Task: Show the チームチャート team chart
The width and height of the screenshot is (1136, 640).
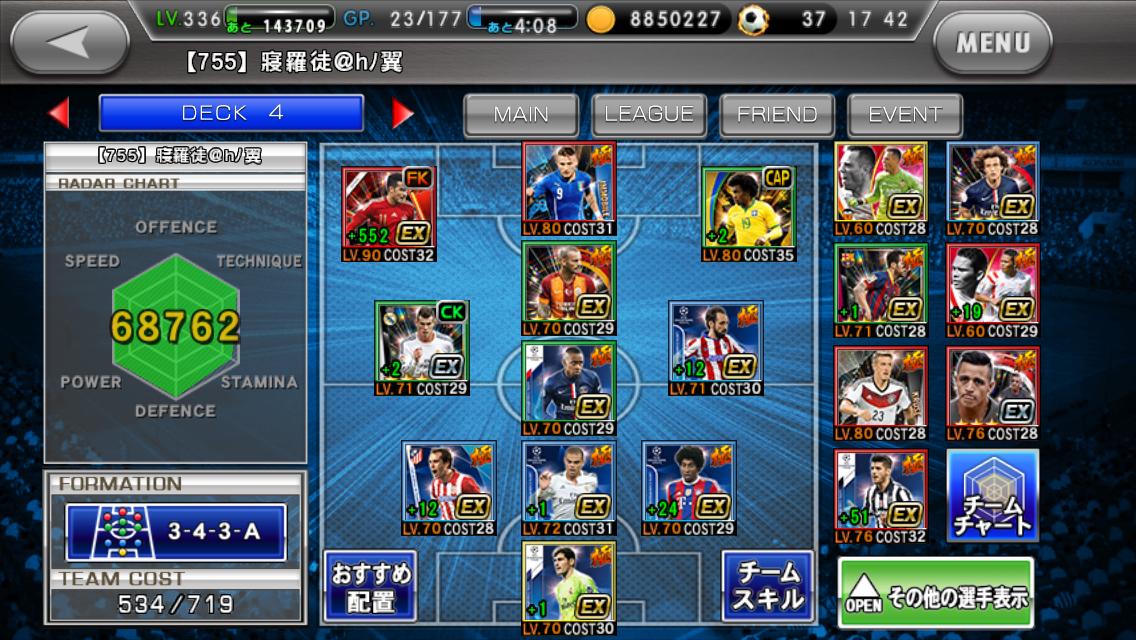Action: [x=992, y=497]
